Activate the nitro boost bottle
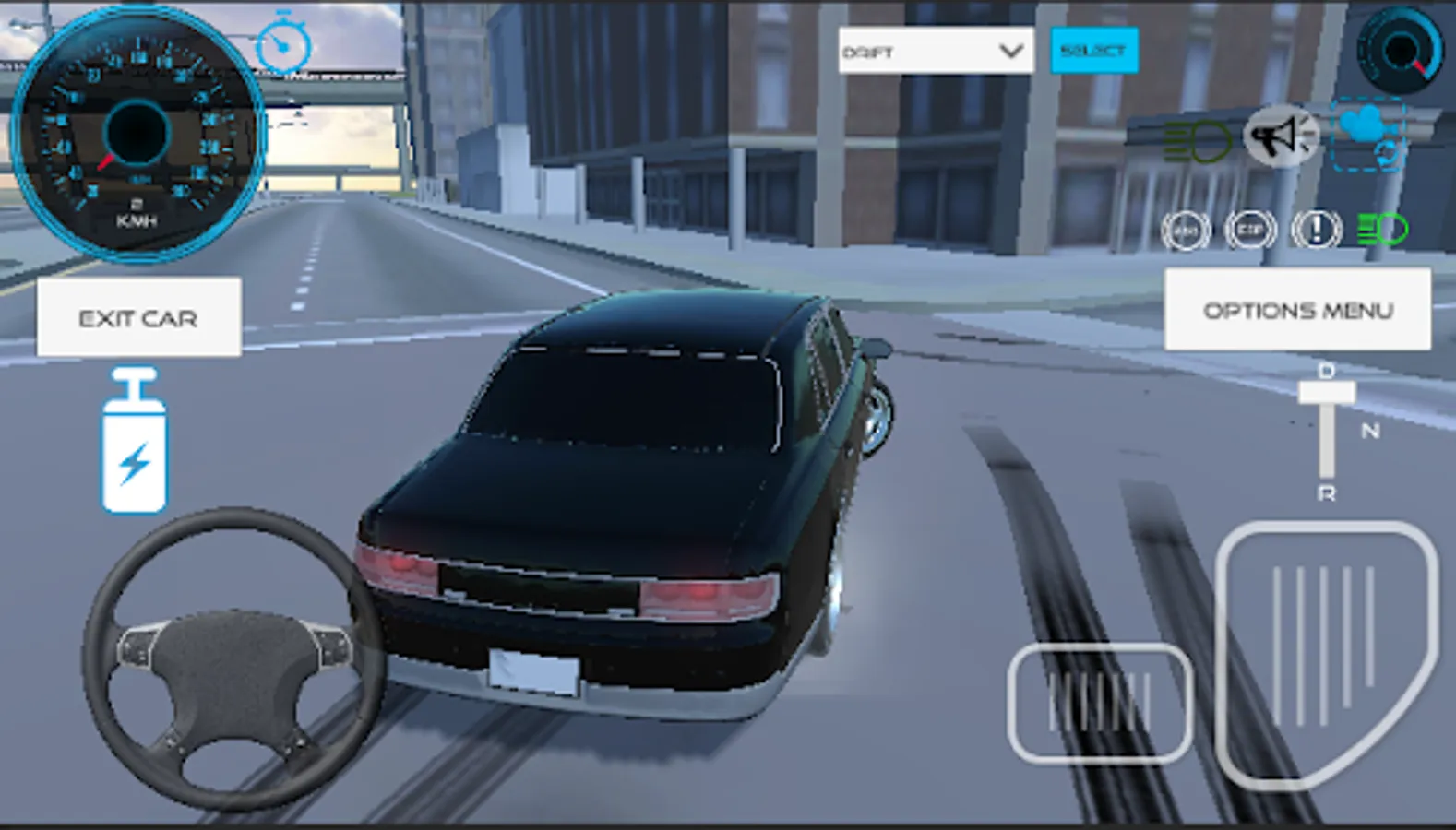This screenshot has width=1456, height=830. 135,443
